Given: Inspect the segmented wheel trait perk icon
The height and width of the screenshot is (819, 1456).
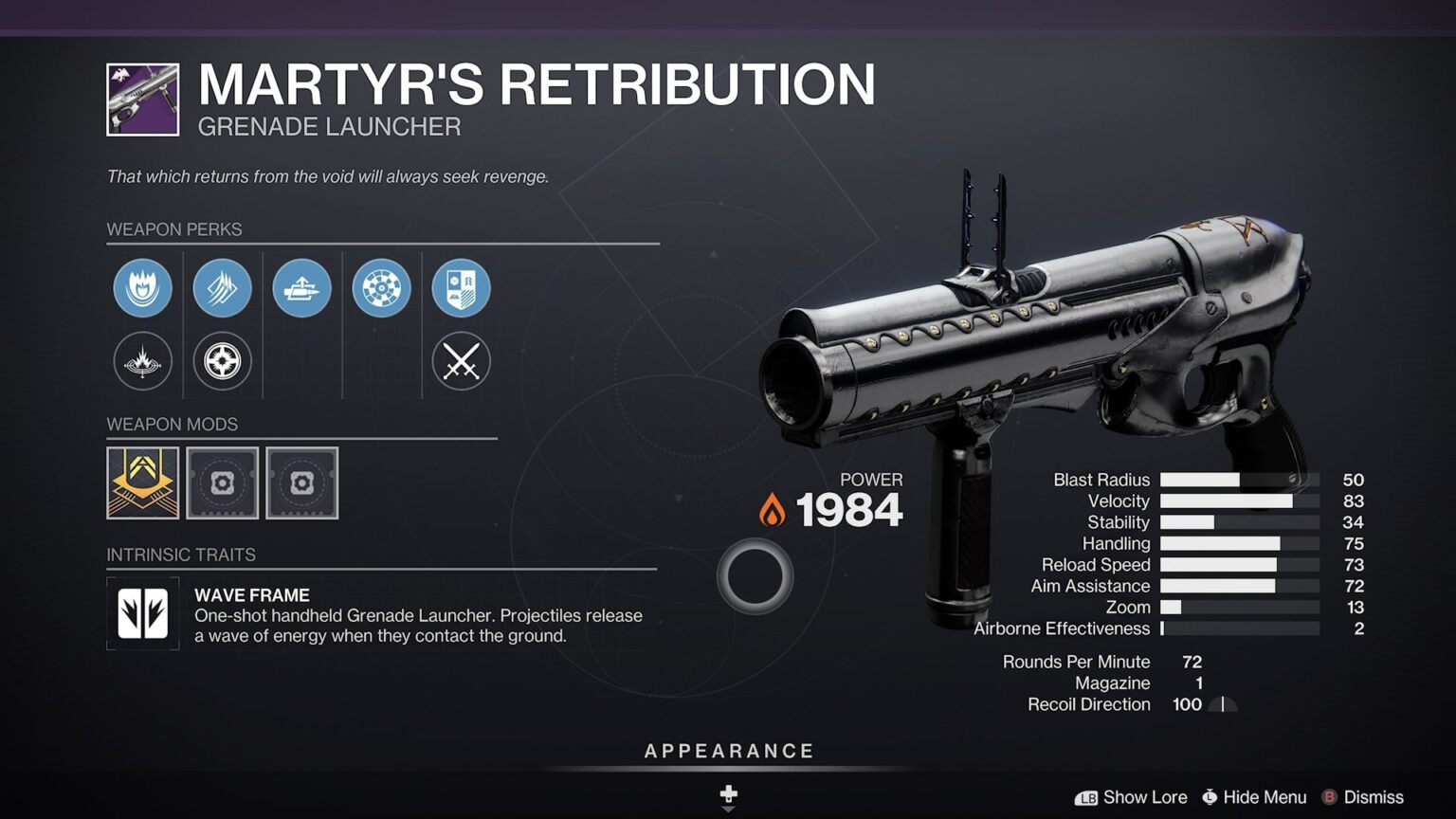Looking at the screenshot, I should pos(383,288).
